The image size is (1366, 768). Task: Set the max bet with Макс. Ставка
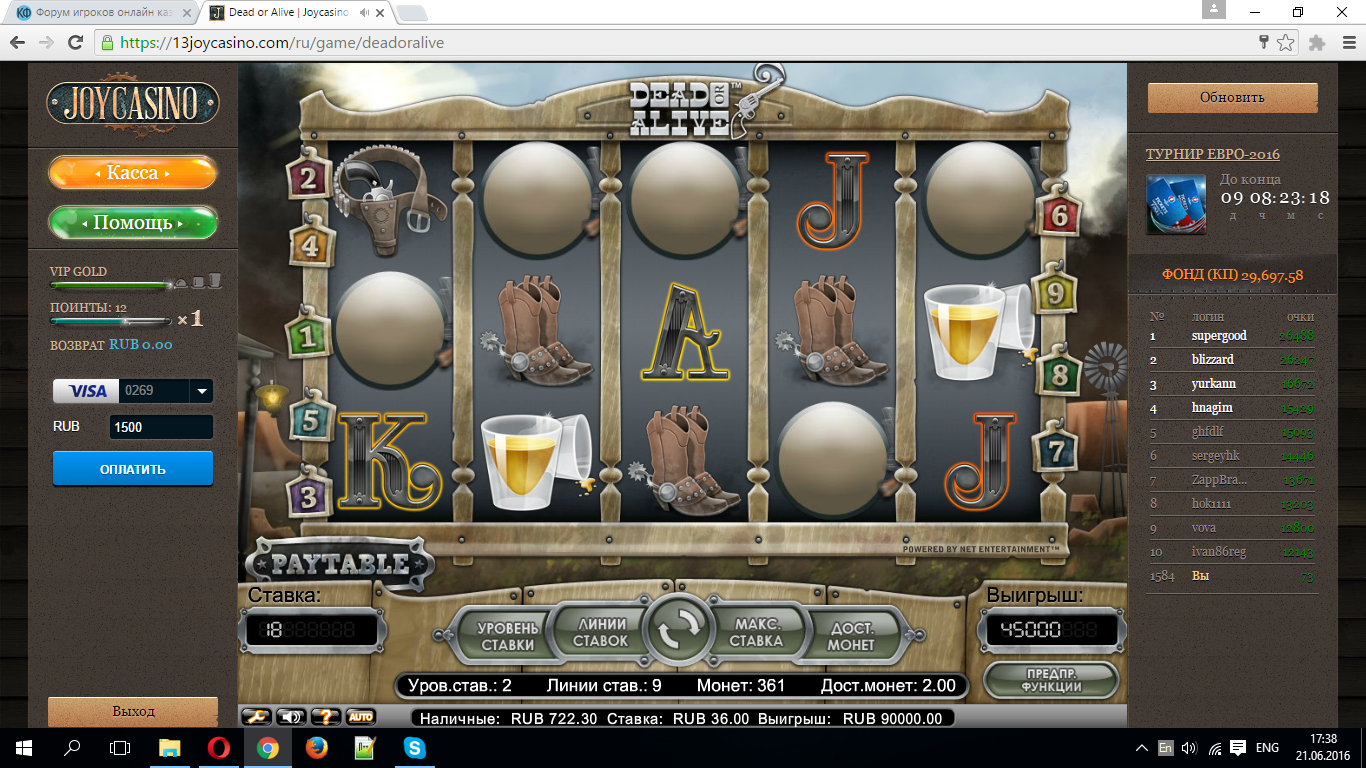point(755,632)
